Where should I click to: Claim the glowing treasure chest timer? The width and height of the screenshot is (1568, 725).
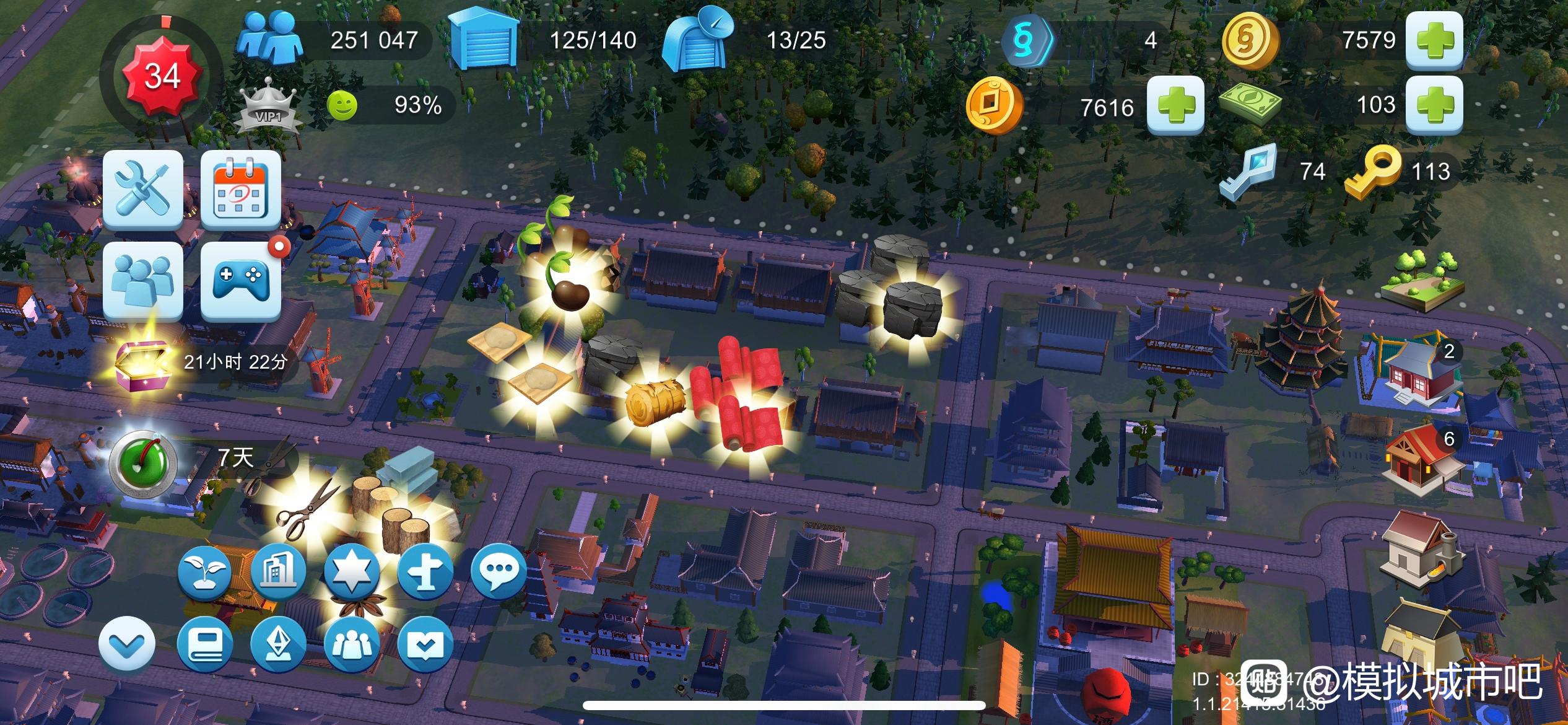click(x=141, y=361)
